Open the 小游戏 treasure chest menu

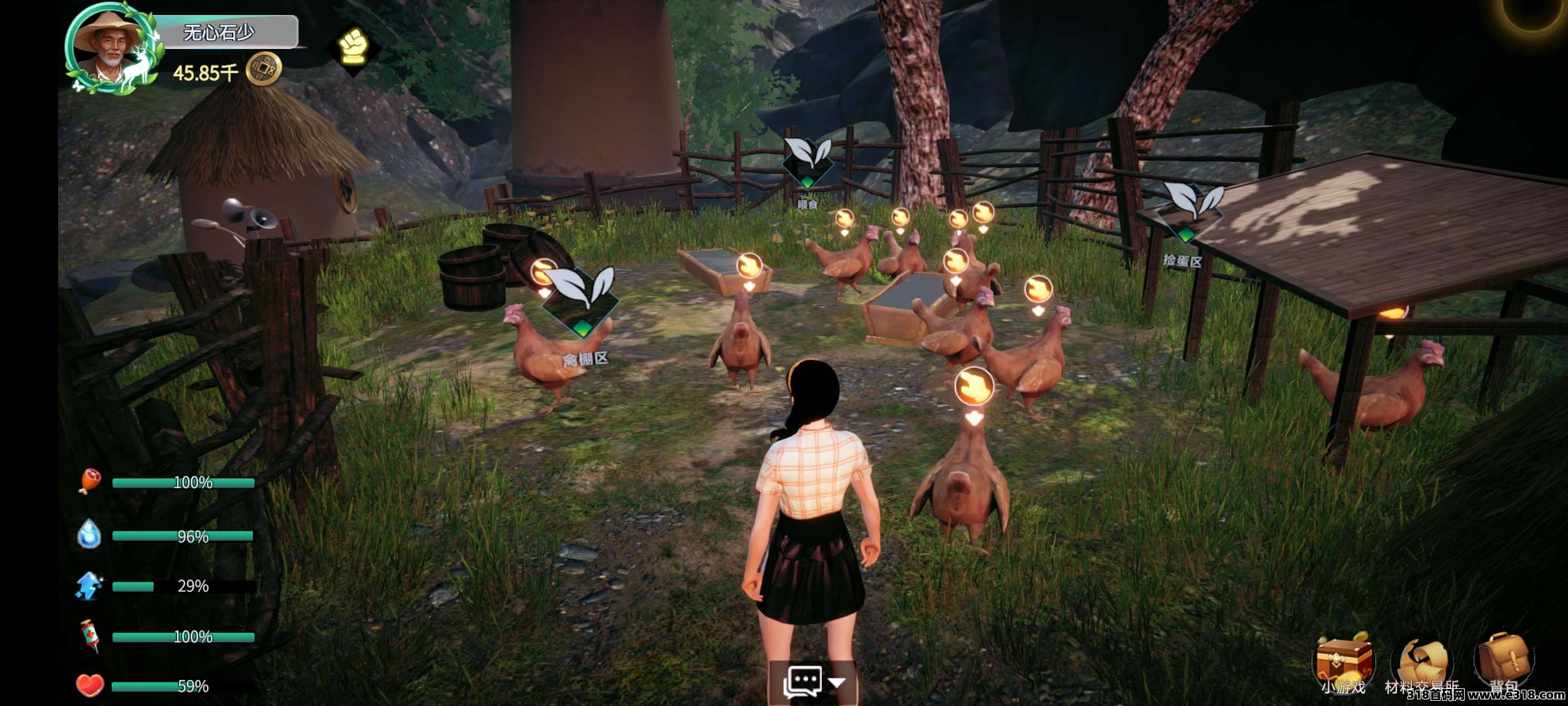[x=1343, y=660]
